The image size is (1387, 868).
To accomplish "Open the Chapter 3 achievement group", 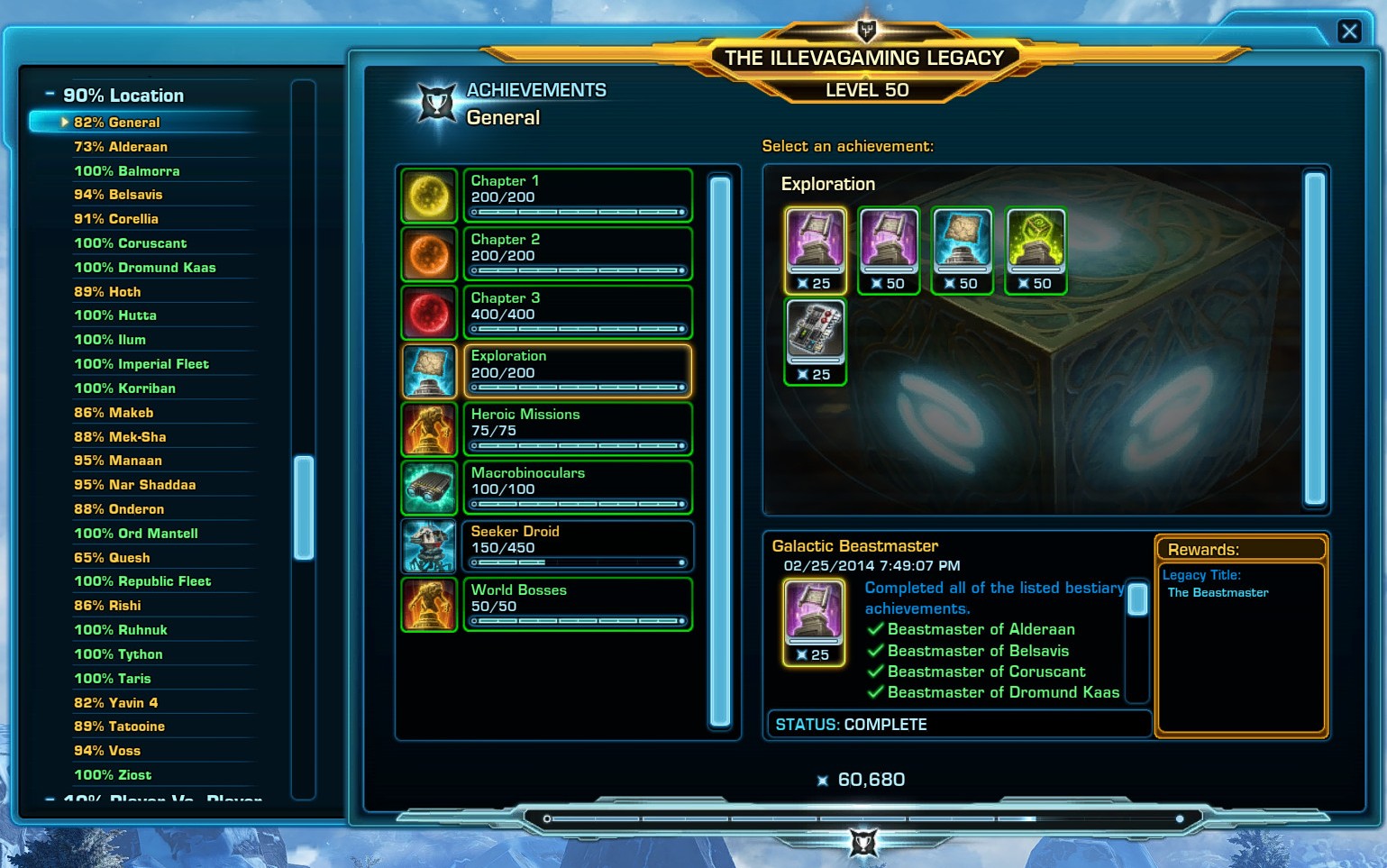I will pos(577,312).
